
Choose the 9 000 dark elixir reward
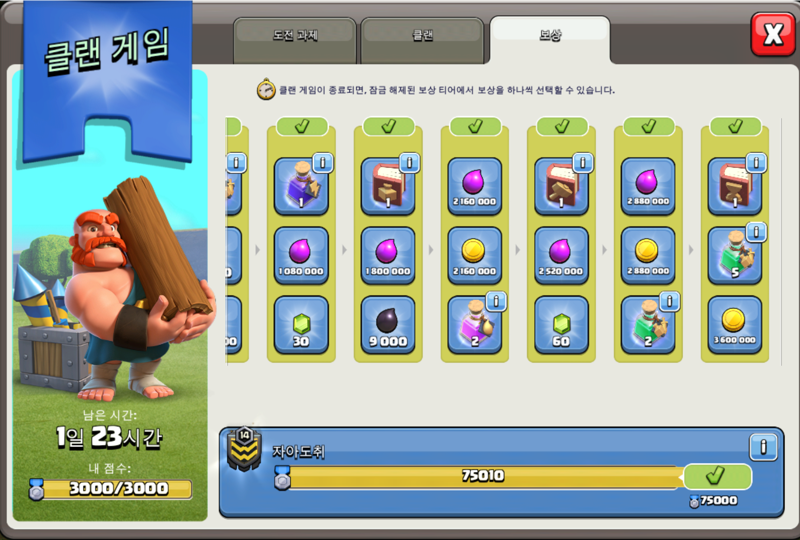click(388, 324)
